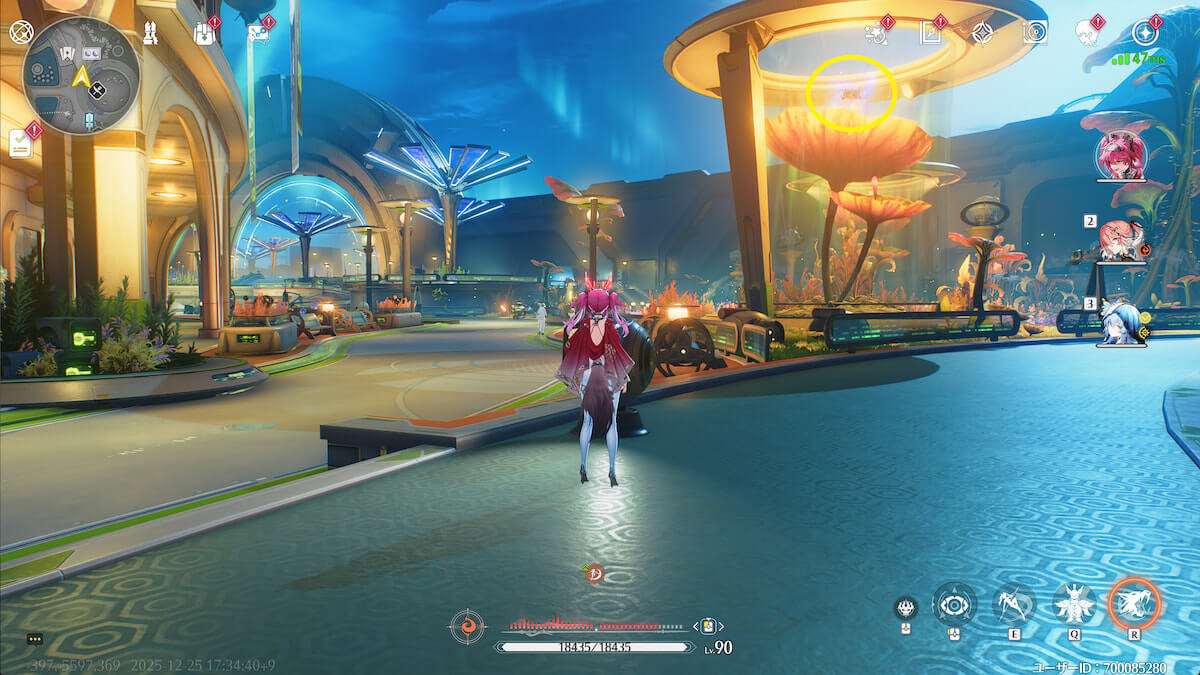Open the chat ellipsis button at bottom-left
1200x675 pixels.
click(x=35, y=639)
